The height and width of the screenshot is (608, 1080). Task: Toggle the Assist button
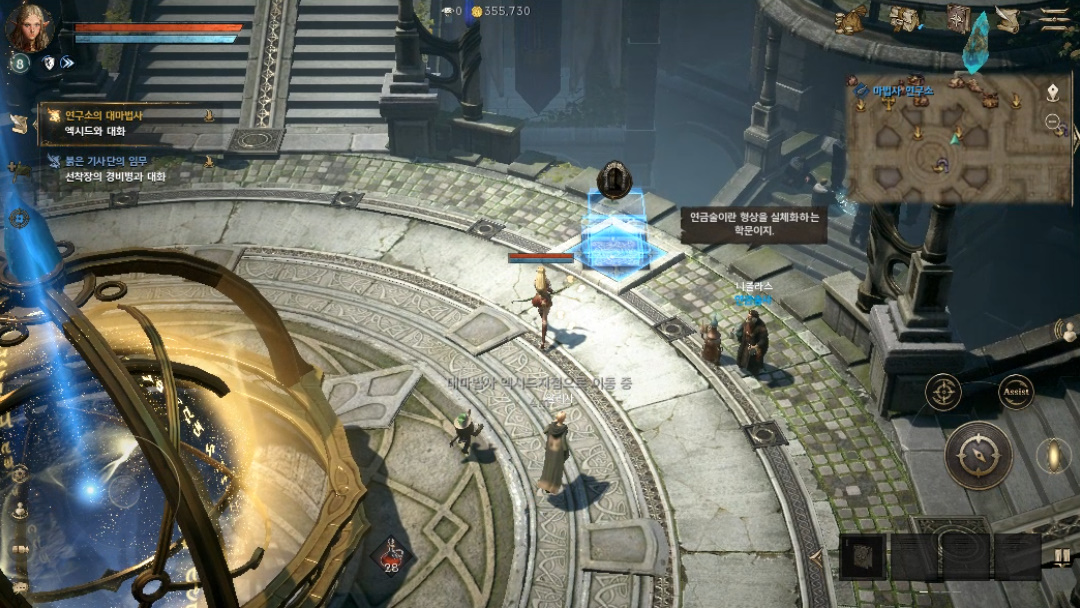tap(1015, 392)
